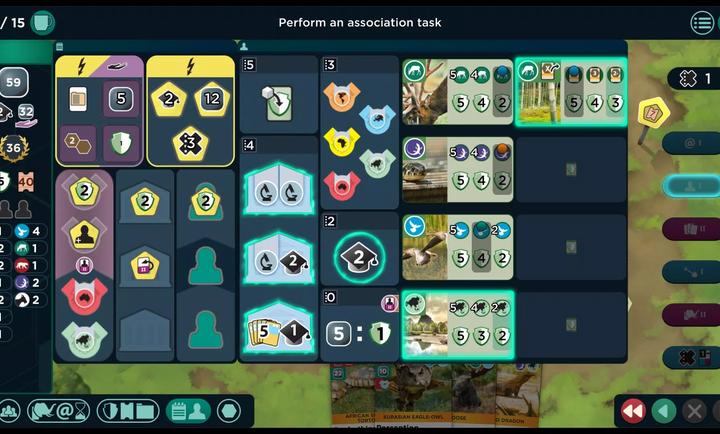720x434 pixels.
Task: Select the 2-reputation graduation cap association task
Action: pos(358,258)
